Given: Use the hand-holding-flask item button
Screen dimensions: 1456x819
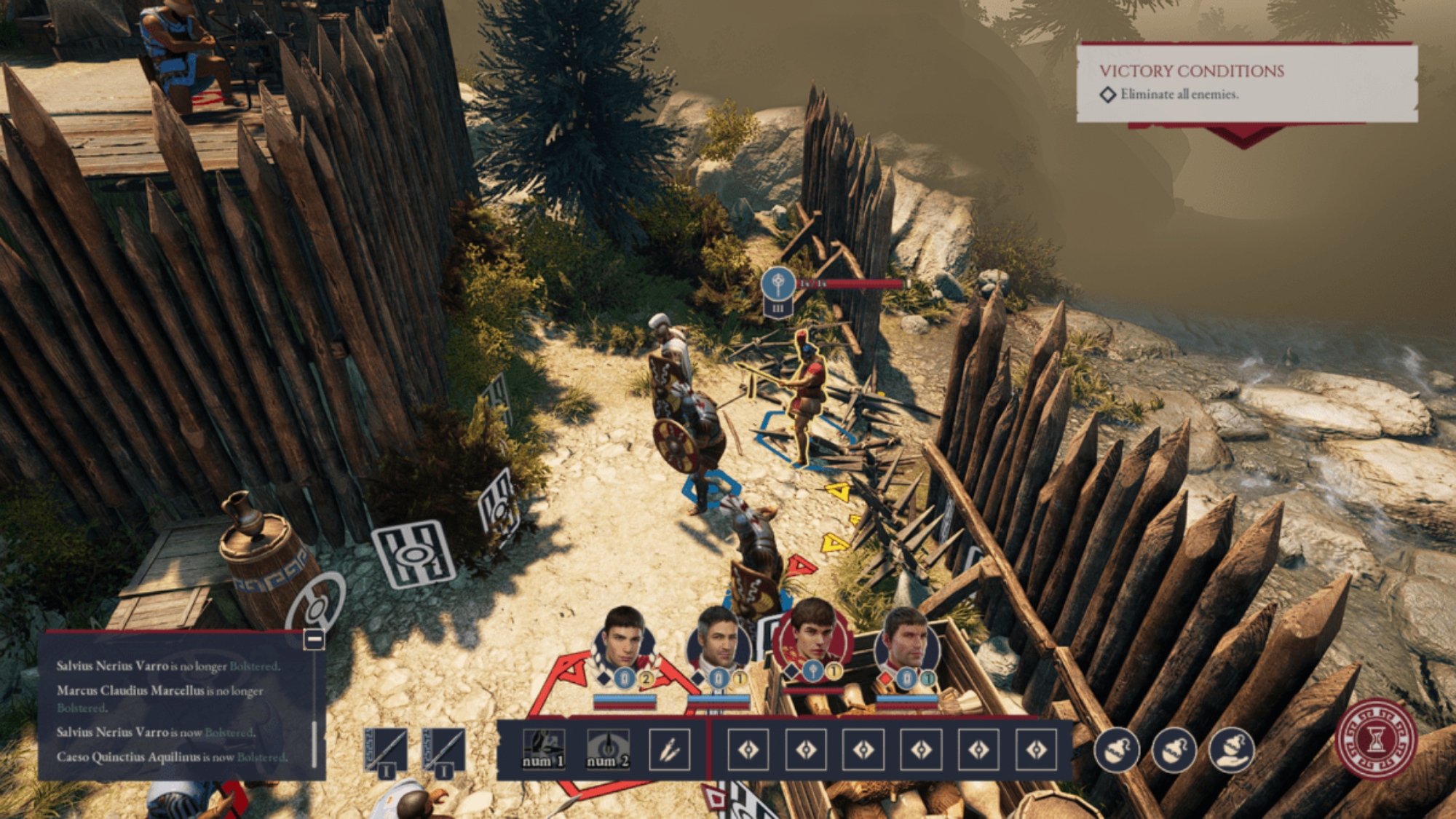Looking at the screenshot, I should (x=1231, y=749).
